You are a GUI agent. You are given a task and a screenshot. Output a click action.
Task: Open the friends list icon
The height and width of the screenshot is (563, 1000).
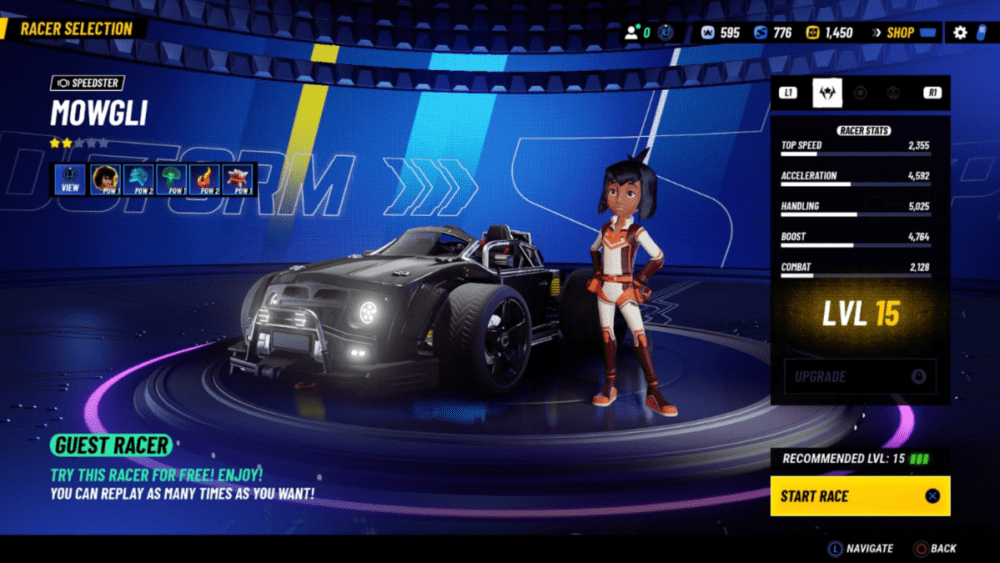point(632,33)
